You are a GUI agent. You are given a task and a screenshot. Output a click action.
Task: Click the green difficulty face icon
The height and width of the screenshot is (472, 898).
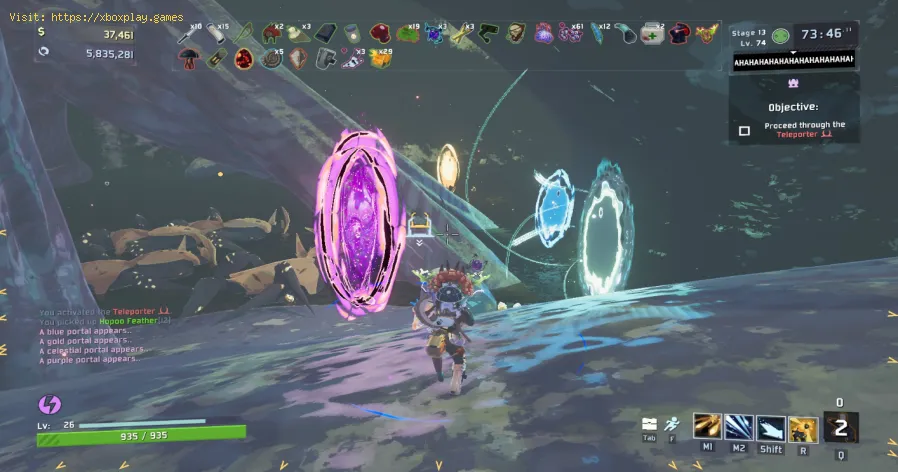[781, 33]
